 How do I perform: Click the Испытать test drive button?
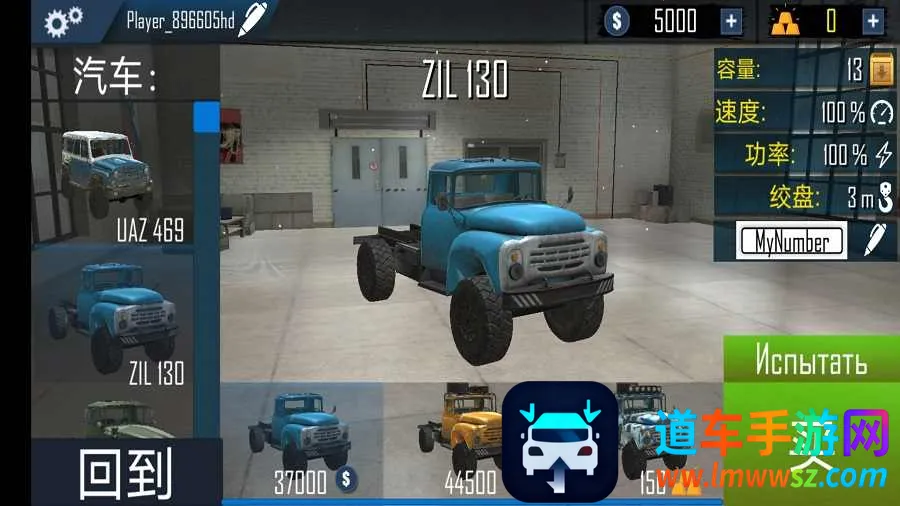[811, 360]
